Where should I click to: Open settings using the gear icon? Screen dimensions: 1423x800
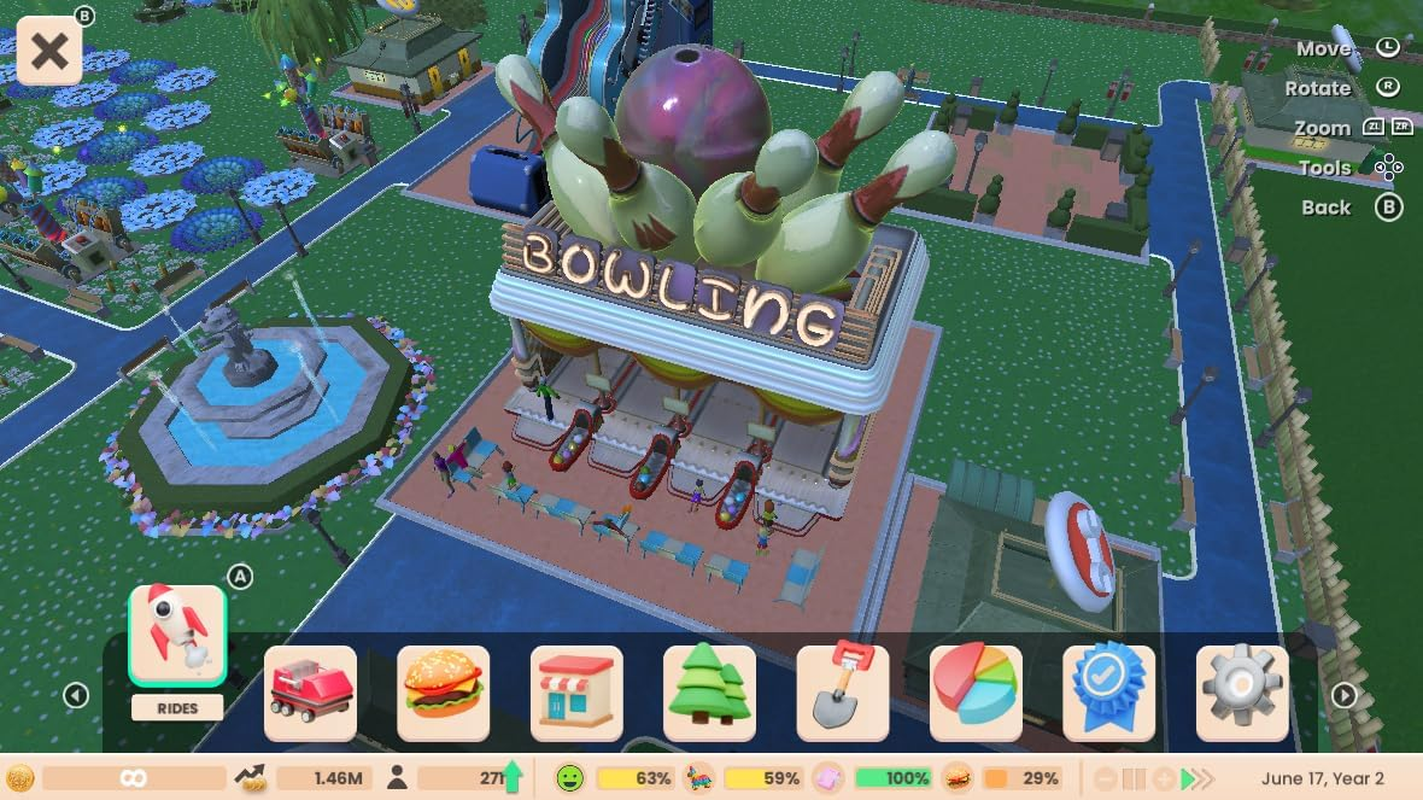tap(1243, 693)
